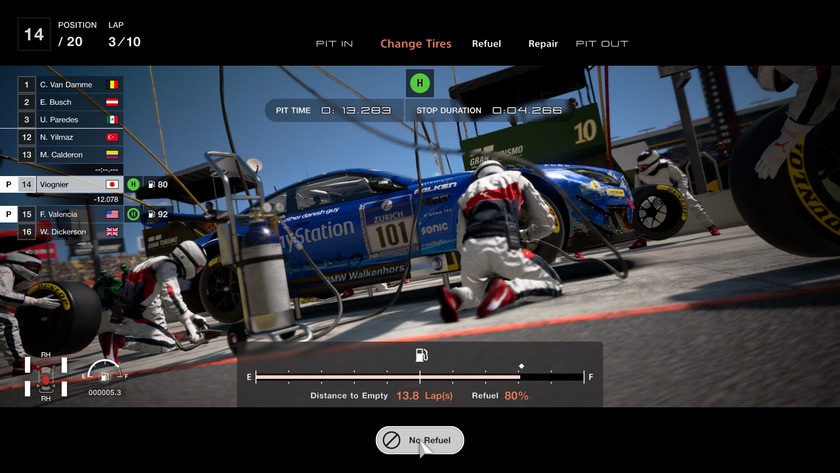The width and height of the screenshot is (840, 473).
Task: Select E. Busch in the standings list
Action: pyautogui.click(x=70, y=102)
